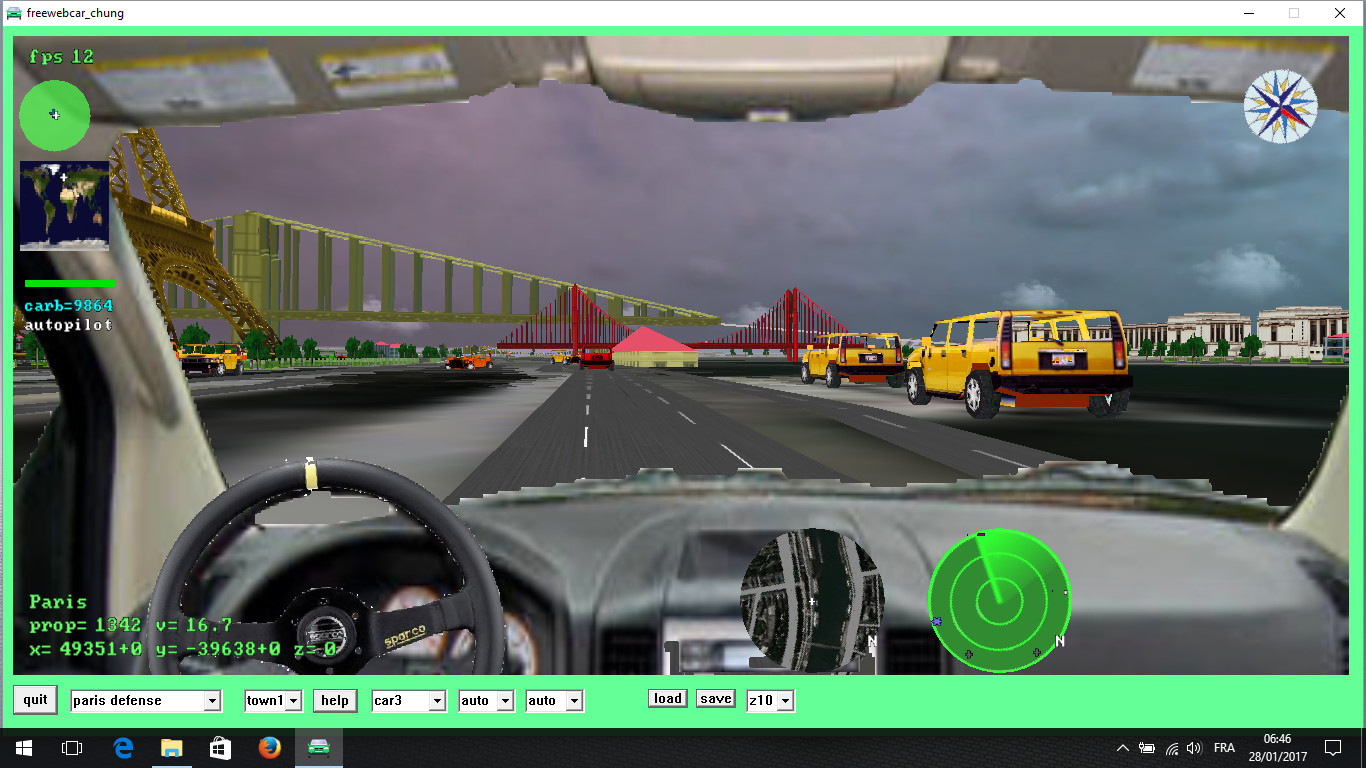
Task: Click the help button
Action: [x=334, y=700]
